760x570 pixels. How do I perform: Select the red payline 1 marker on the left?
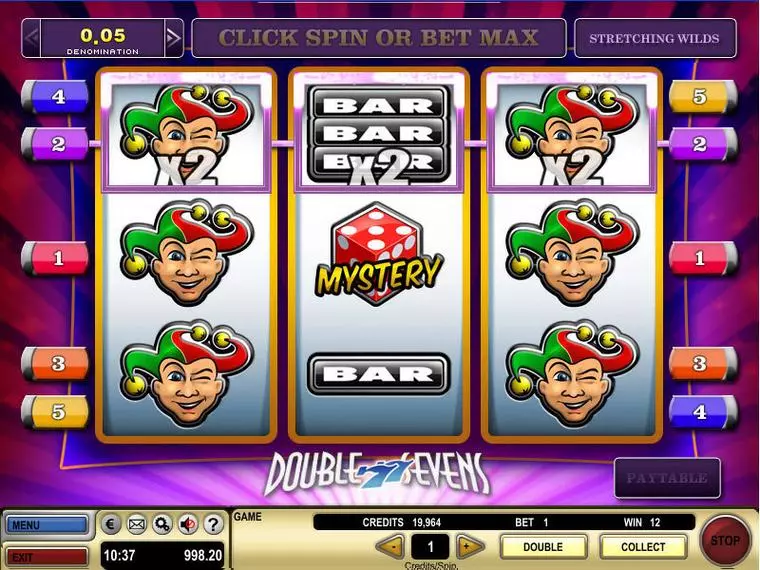[56, 259]
